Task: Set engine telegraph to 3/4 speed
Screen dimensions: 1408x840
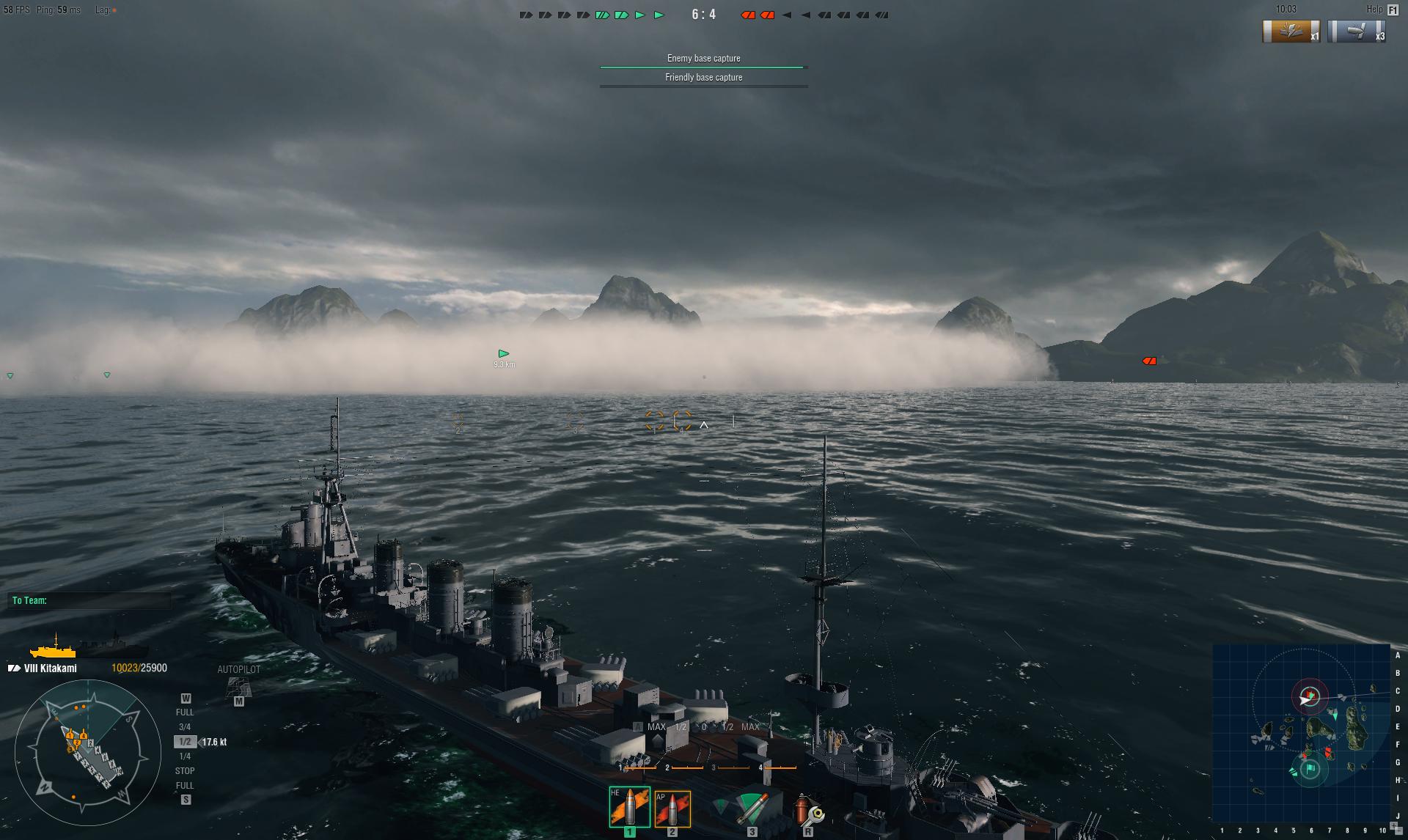Action: (x=185, y=727)
